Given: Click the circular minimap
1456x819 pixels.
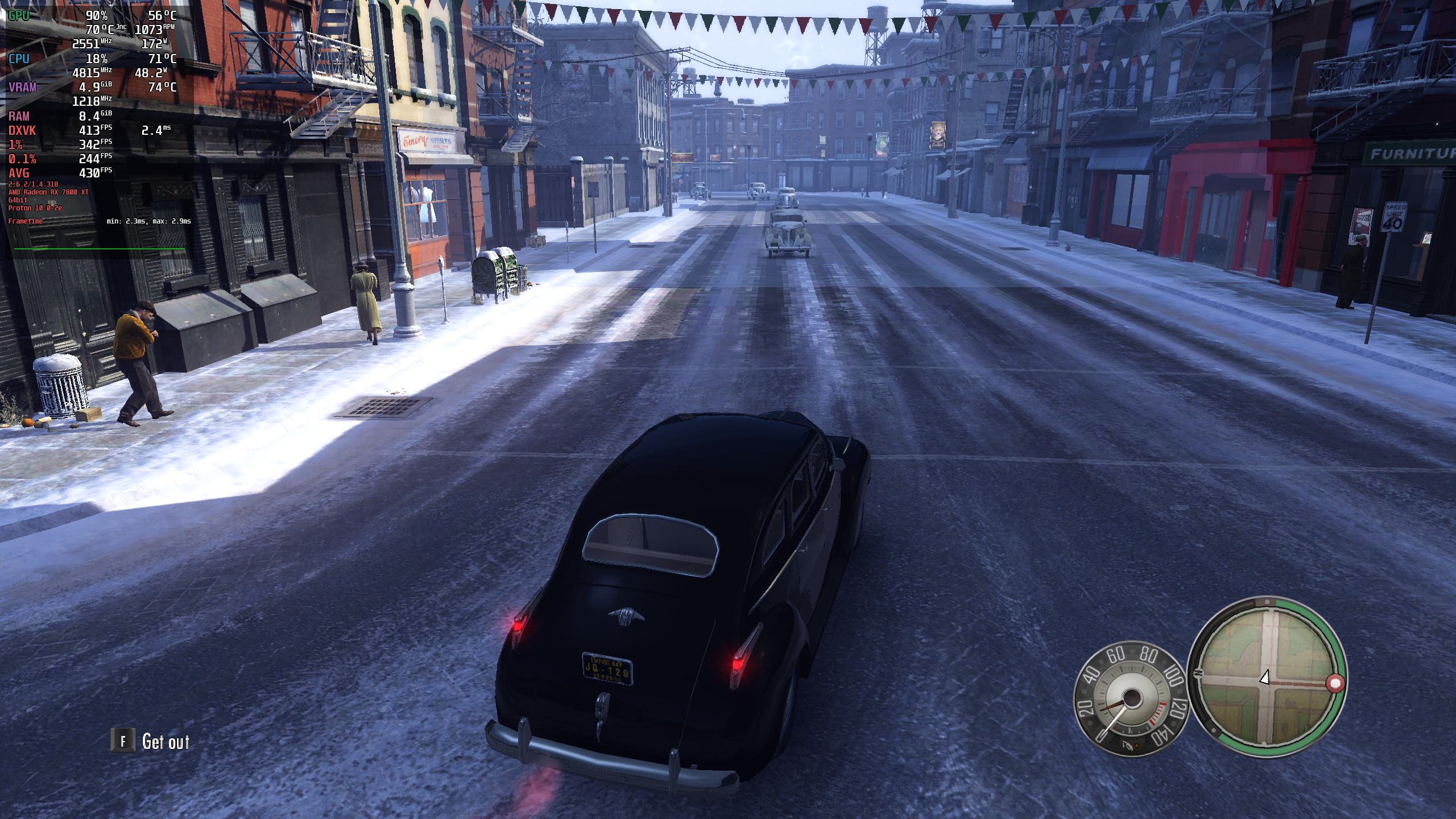Looking at the screenshot, I should click(x=1267, y=677).
